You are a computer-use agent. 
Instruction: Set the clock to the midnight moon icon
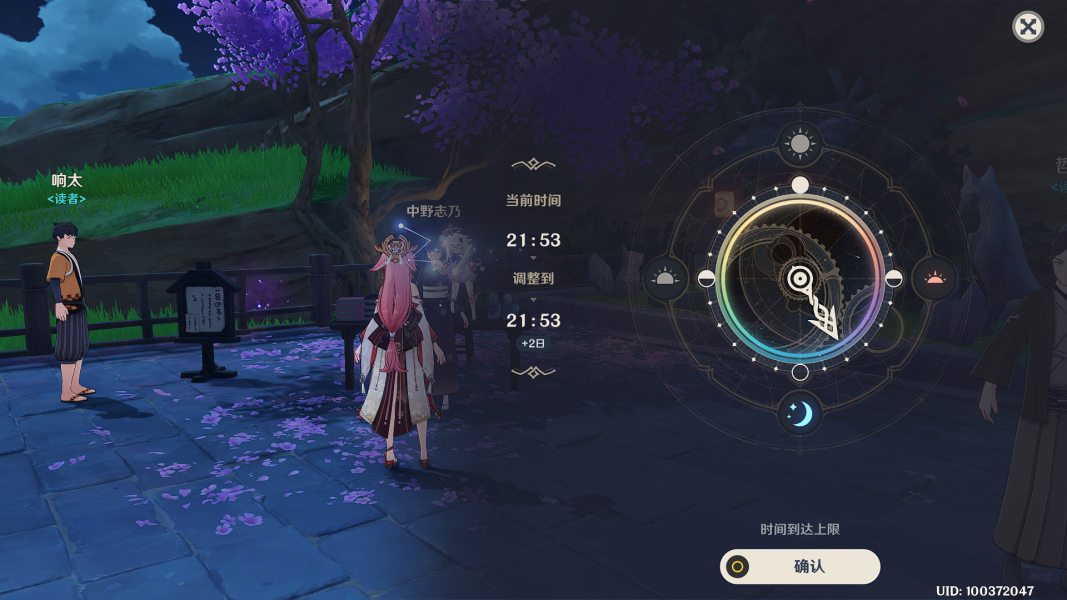point(800,413)
